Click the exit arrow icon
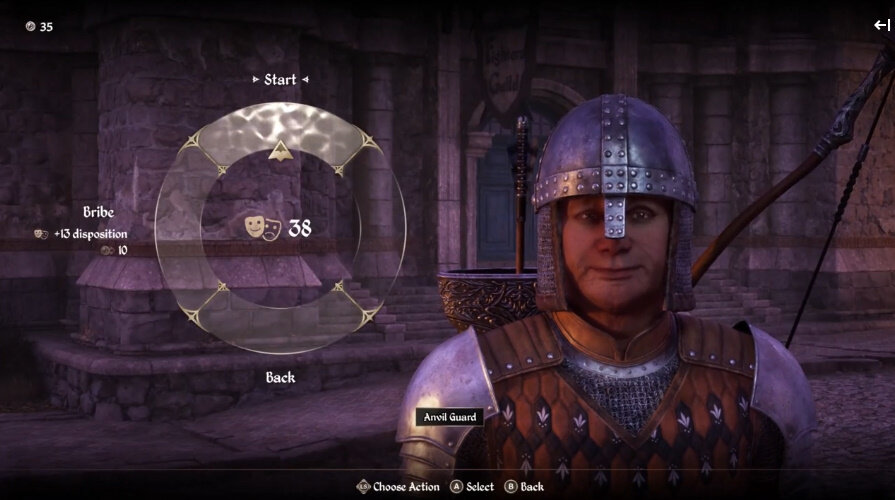The width and height of the screenshot is (895, 500). click(881, 26)
